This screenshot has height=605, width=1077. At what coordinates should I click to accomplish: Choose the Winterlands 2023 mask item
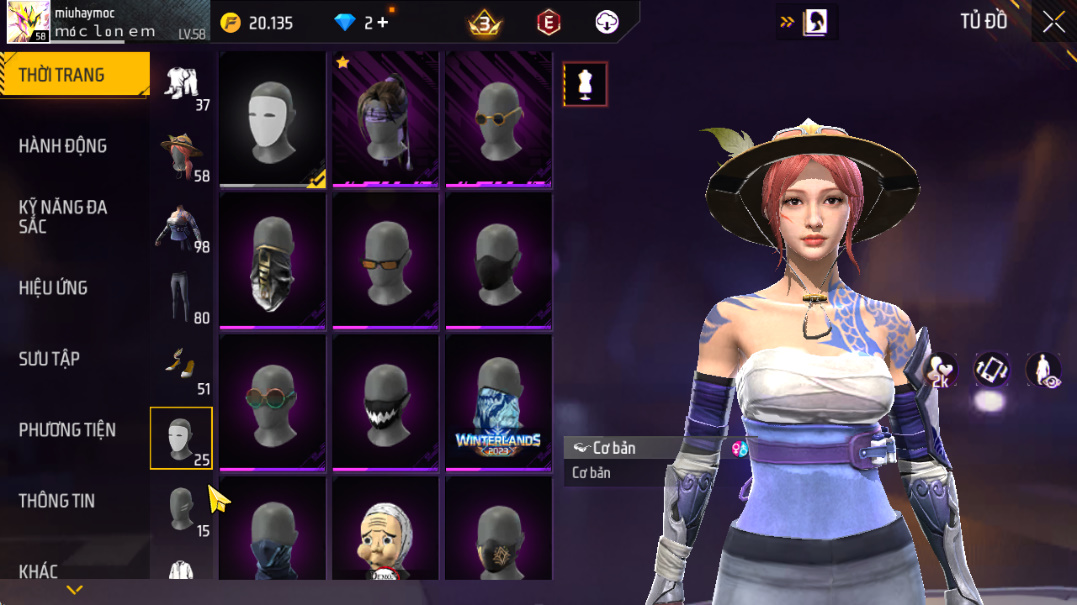click(x=498, y=403)
